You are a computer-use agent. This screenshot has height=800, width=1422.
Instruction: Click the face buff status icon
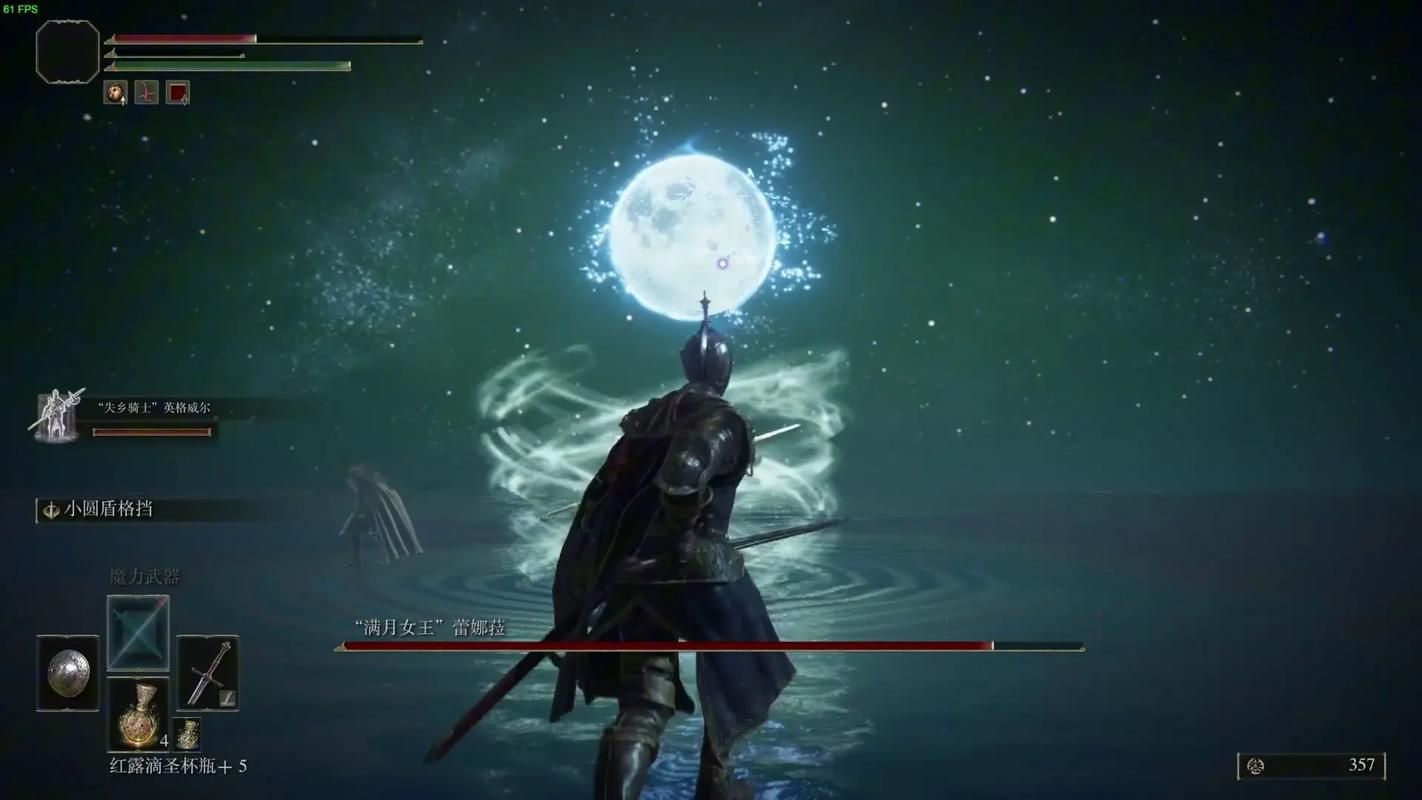(116, 93)
